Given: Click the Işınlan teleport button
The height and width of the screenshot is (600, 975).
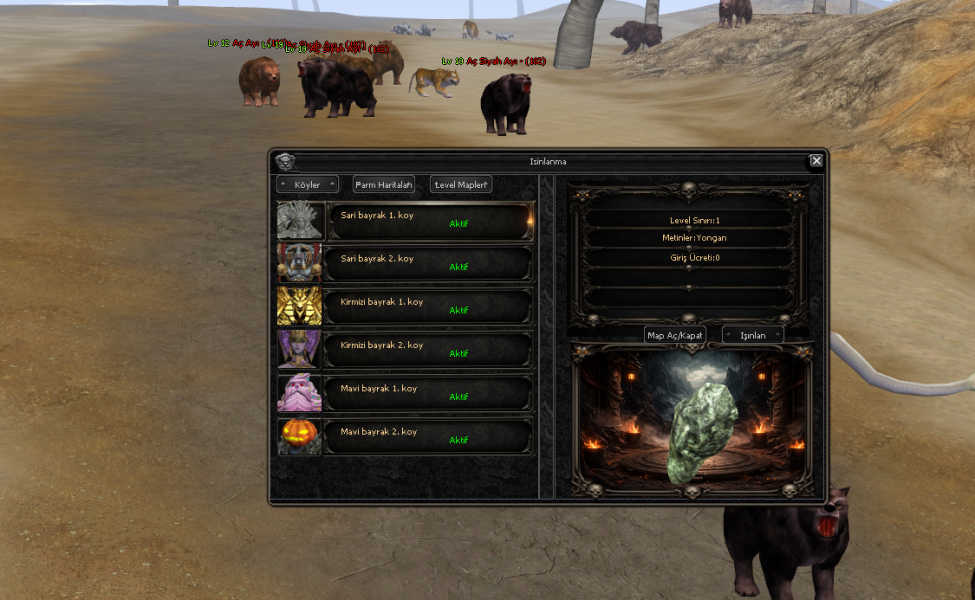Looking at the screenshot, I should click(753, 335).
